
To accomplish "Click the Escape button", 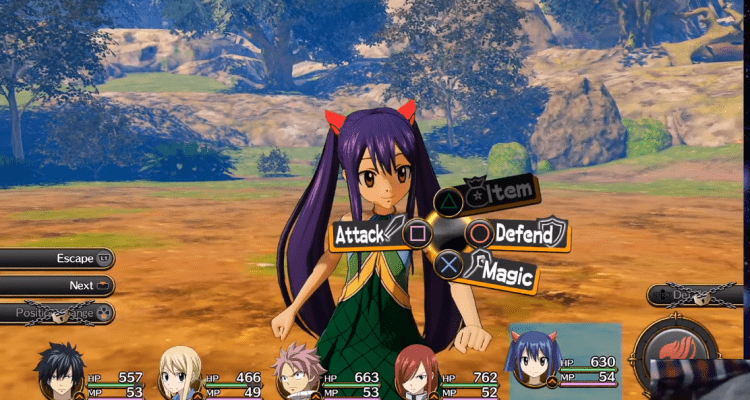I will [x=57, y=259].
